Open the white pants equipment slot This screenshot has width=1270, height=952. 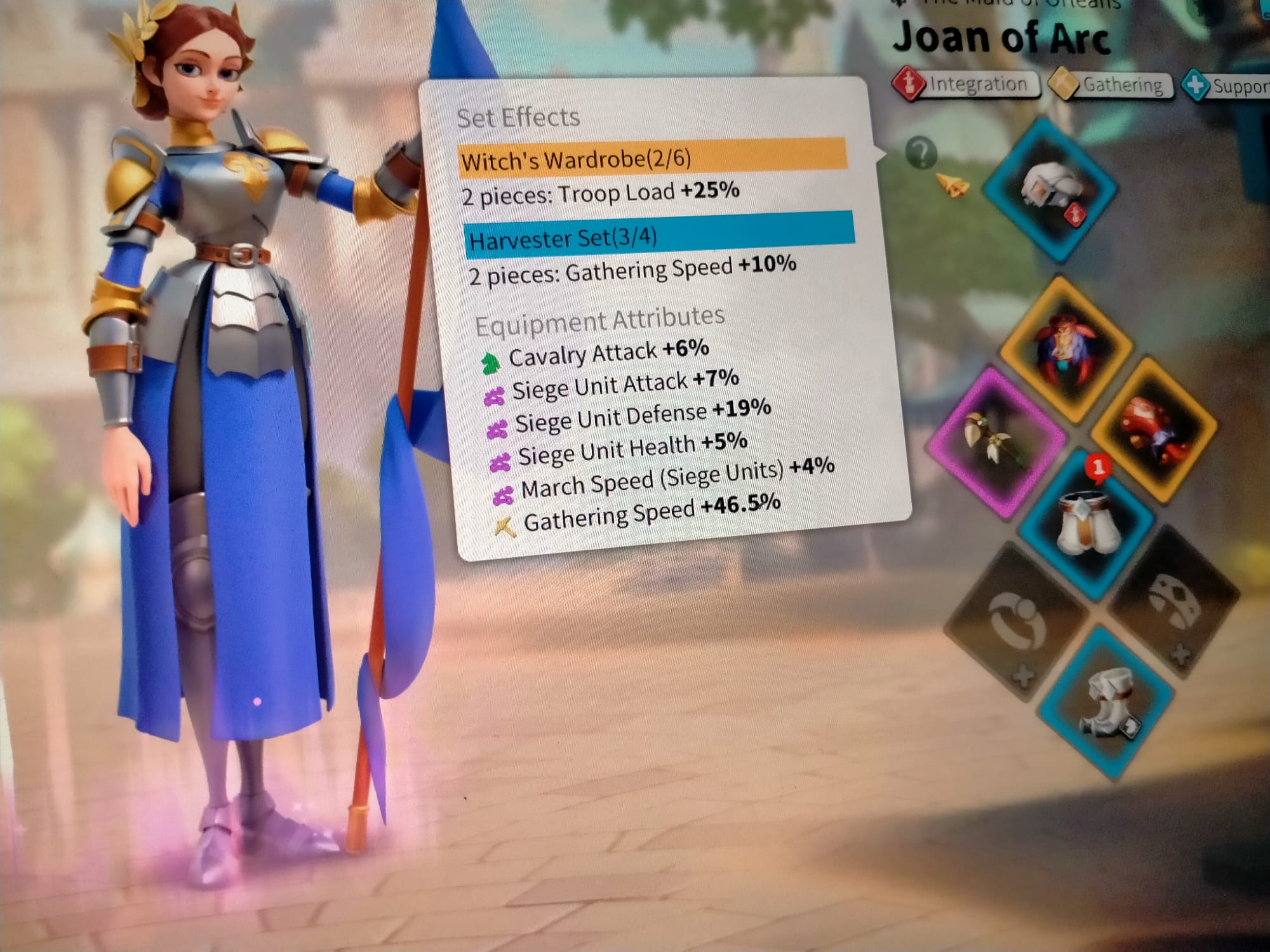pyautogui.click(x=1086, y=524)
